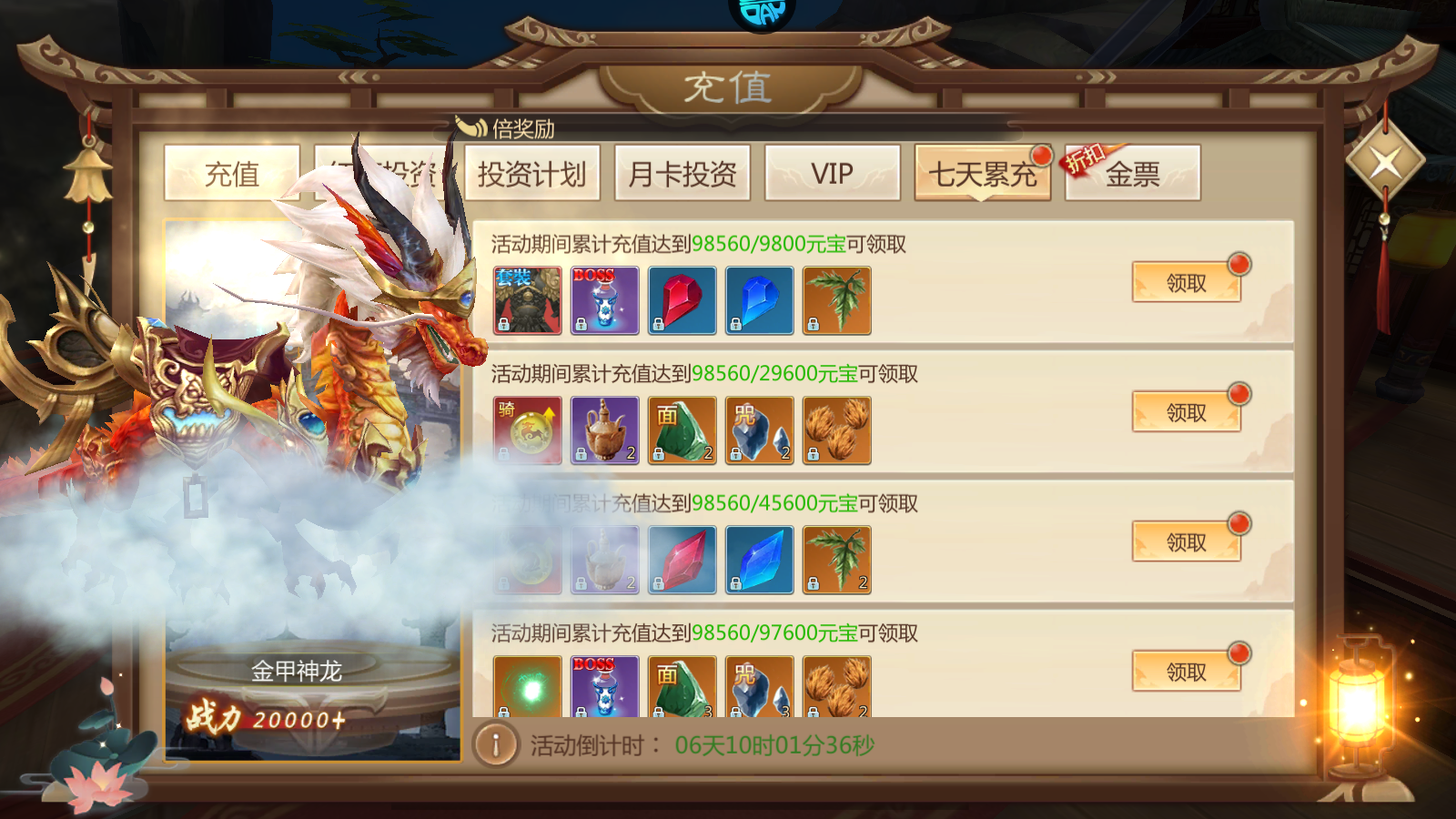Switch to the VIP tab
The height and width of the screenshot is (819, 1456).
tap(830, 172)
